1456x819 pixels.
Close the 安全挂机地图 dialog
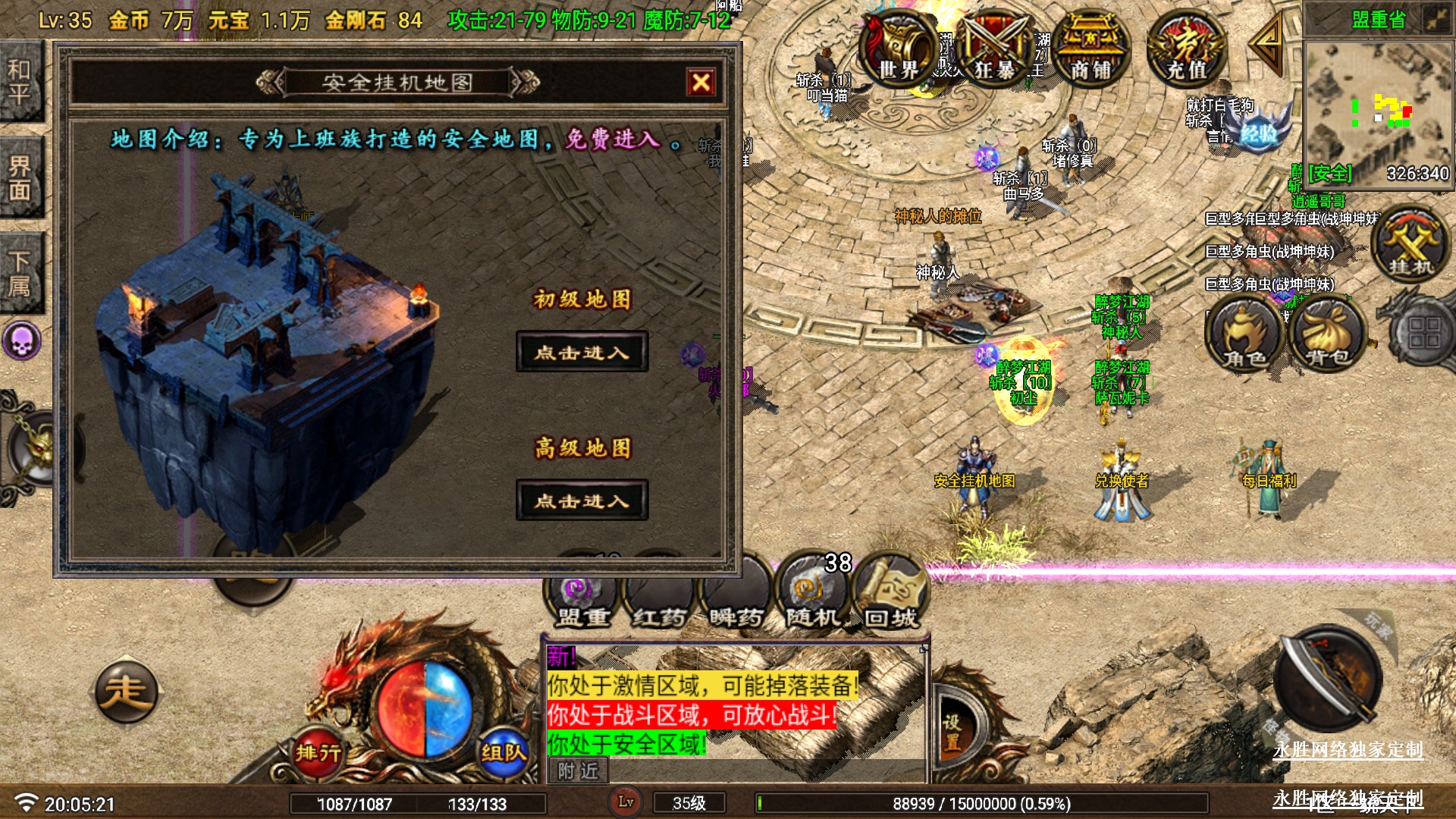[x=701, y=82]
